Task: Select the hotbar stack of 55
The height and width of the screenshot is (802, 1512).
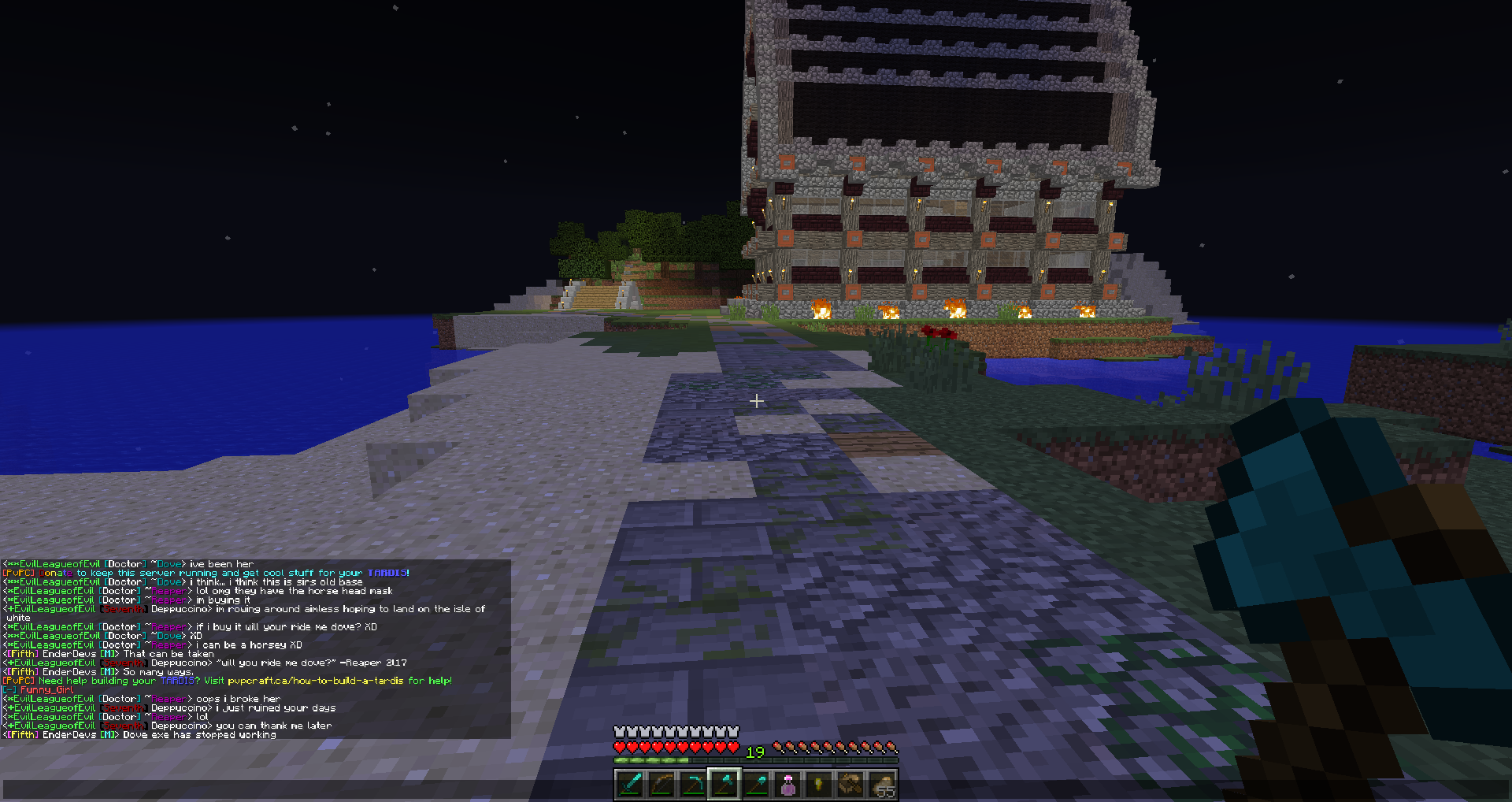Action: click(882, 785)
